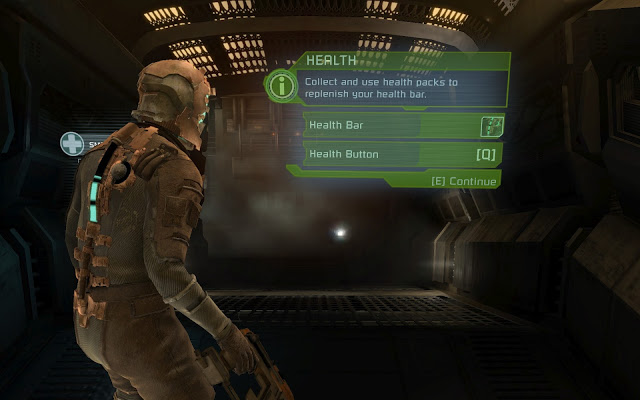Select the Health Button tutorial row
The width and height of the screenshot is (640, 400).
tap(402, 154)
